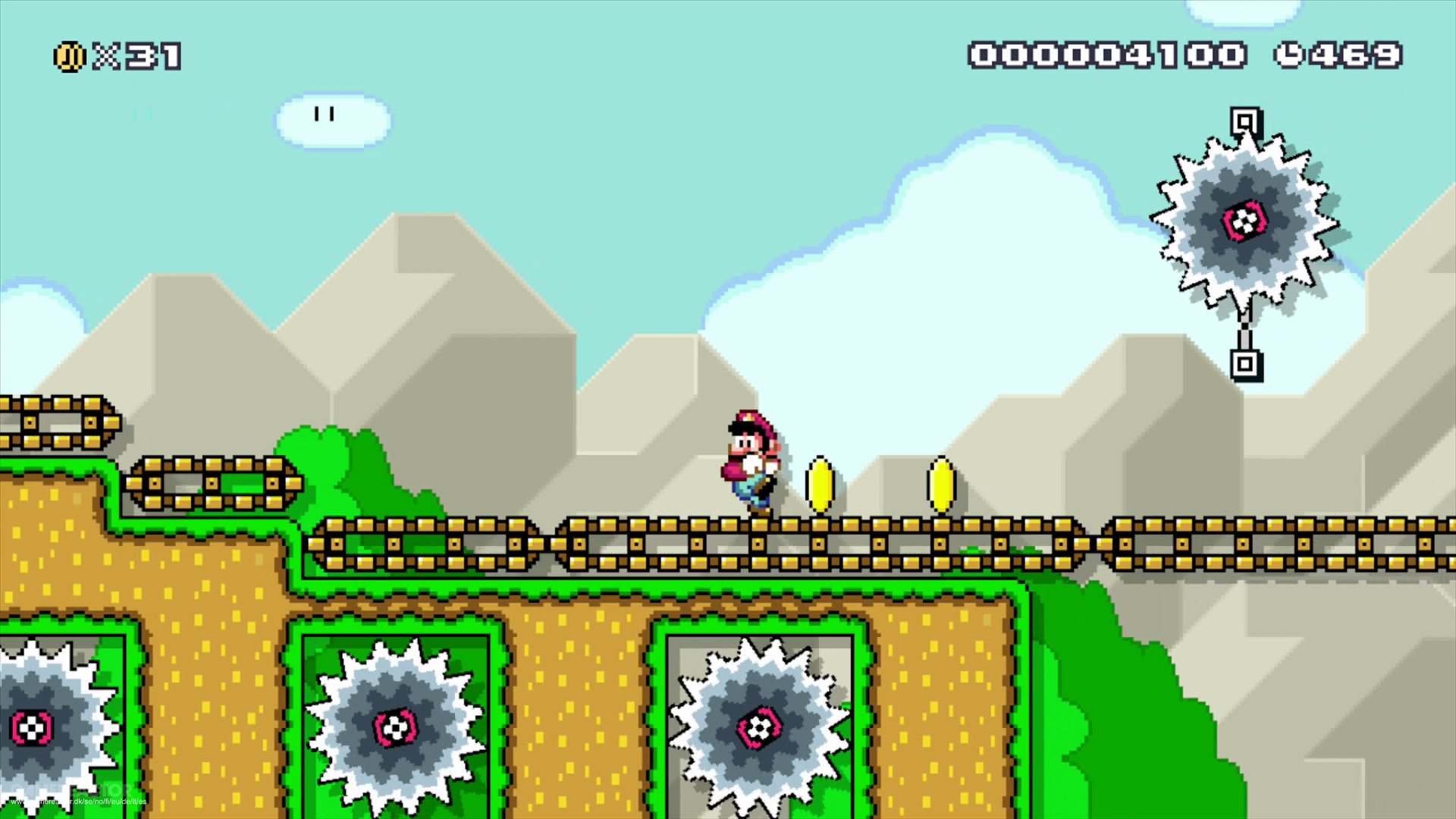Screen dimensions: 1456x819
Task: Click the score display reading 000004100
Action: click(1107, 55)
